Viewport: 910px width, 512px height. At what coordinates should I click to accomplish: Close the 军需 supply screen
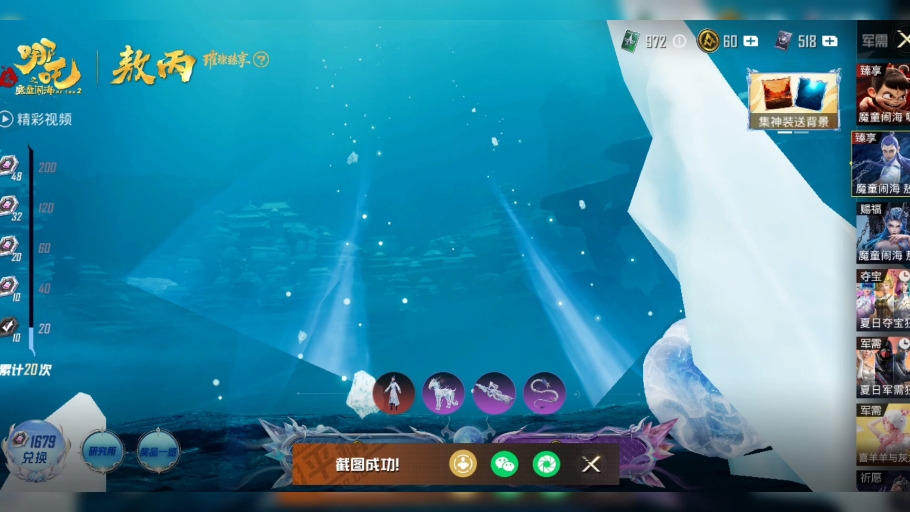[x=902, y=40]
